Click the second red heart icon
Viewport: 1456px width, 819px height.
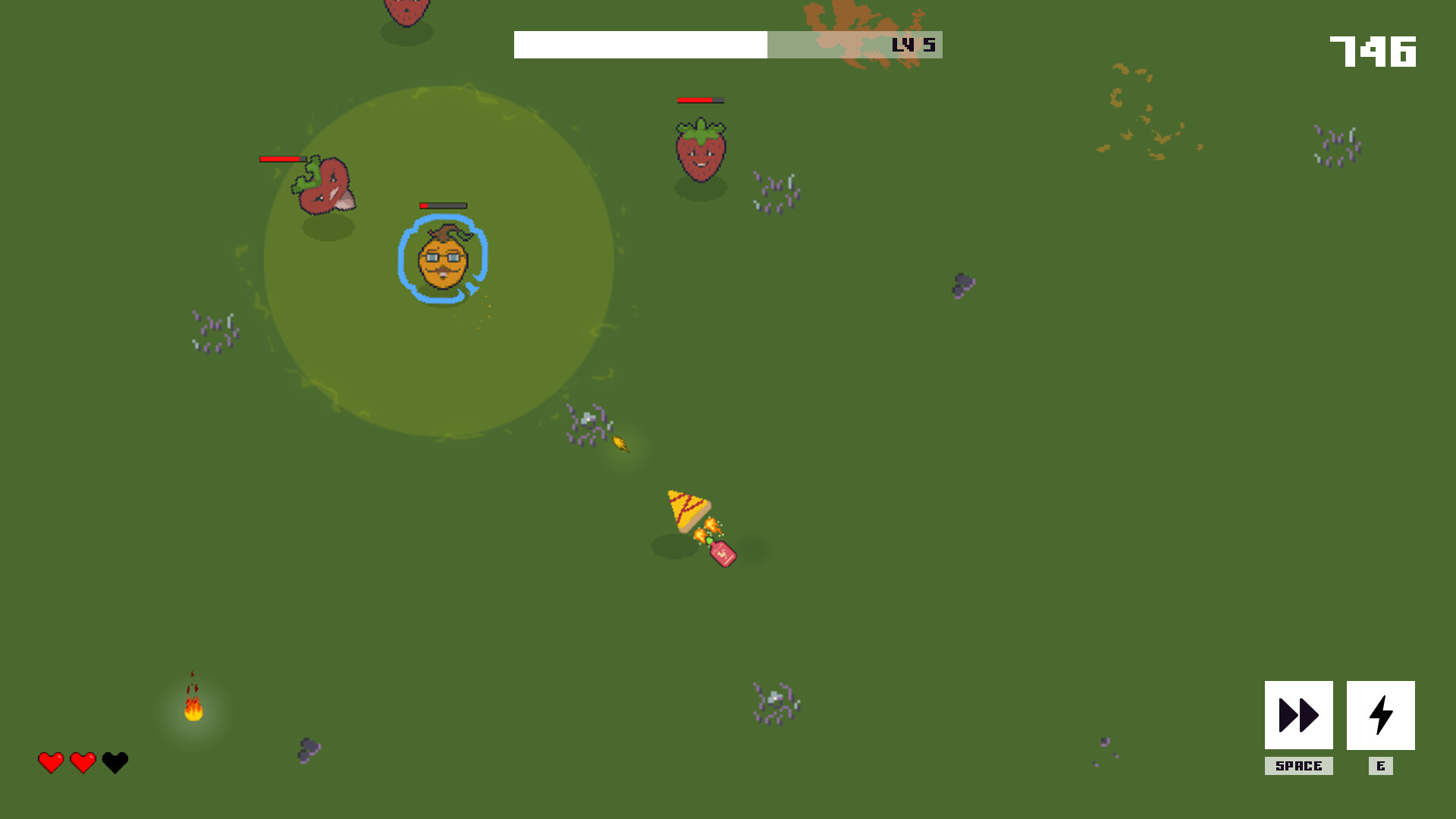82,762
